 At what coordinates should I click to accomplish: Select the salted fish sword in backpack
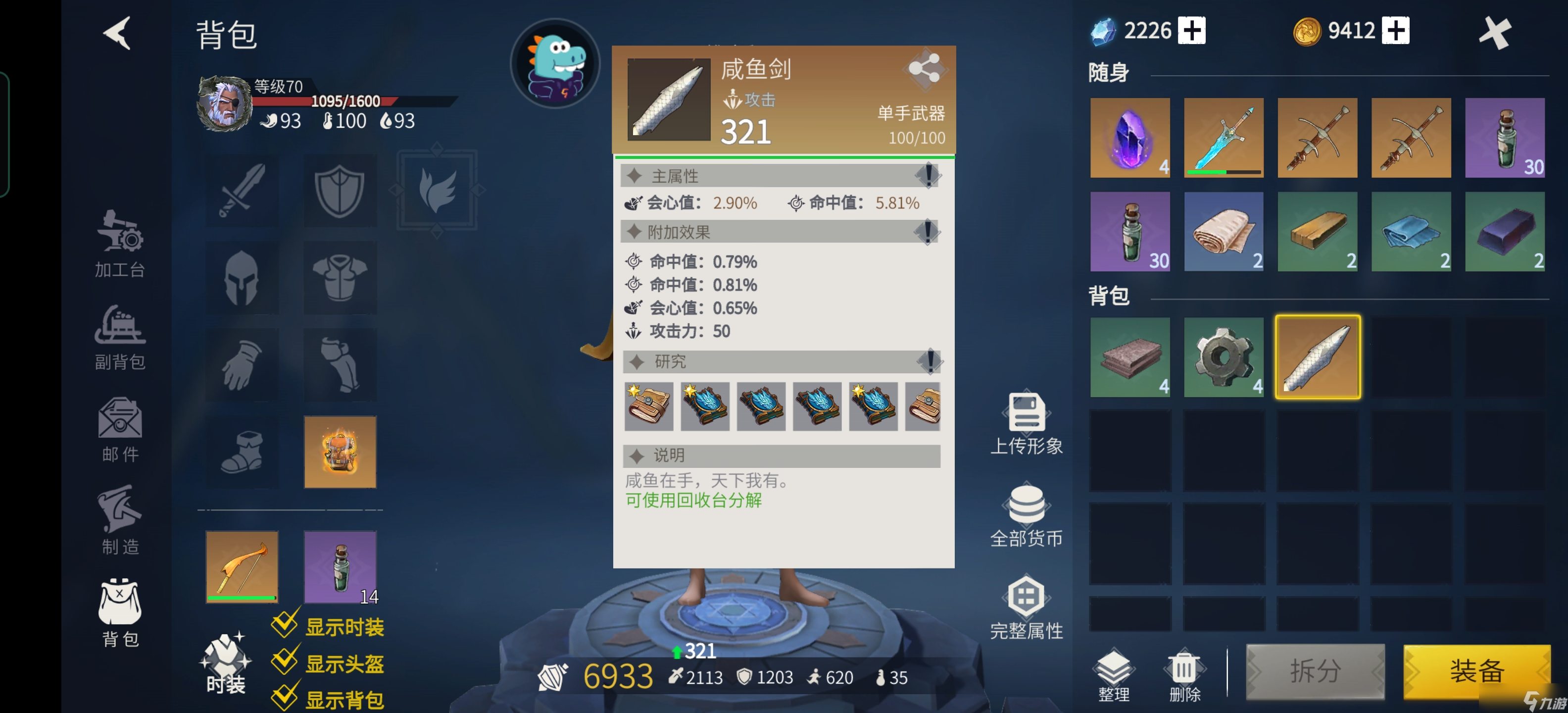pyautogui.click(x=1317, y=358)
